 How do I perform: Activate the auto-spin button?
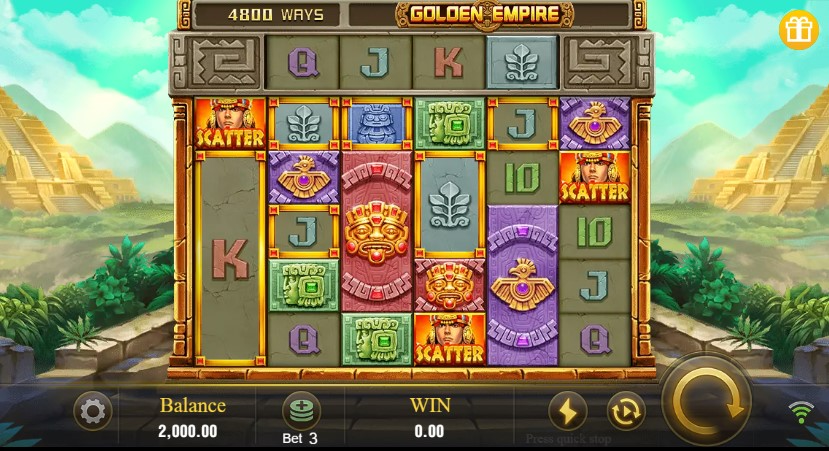(x=625, y=411)
